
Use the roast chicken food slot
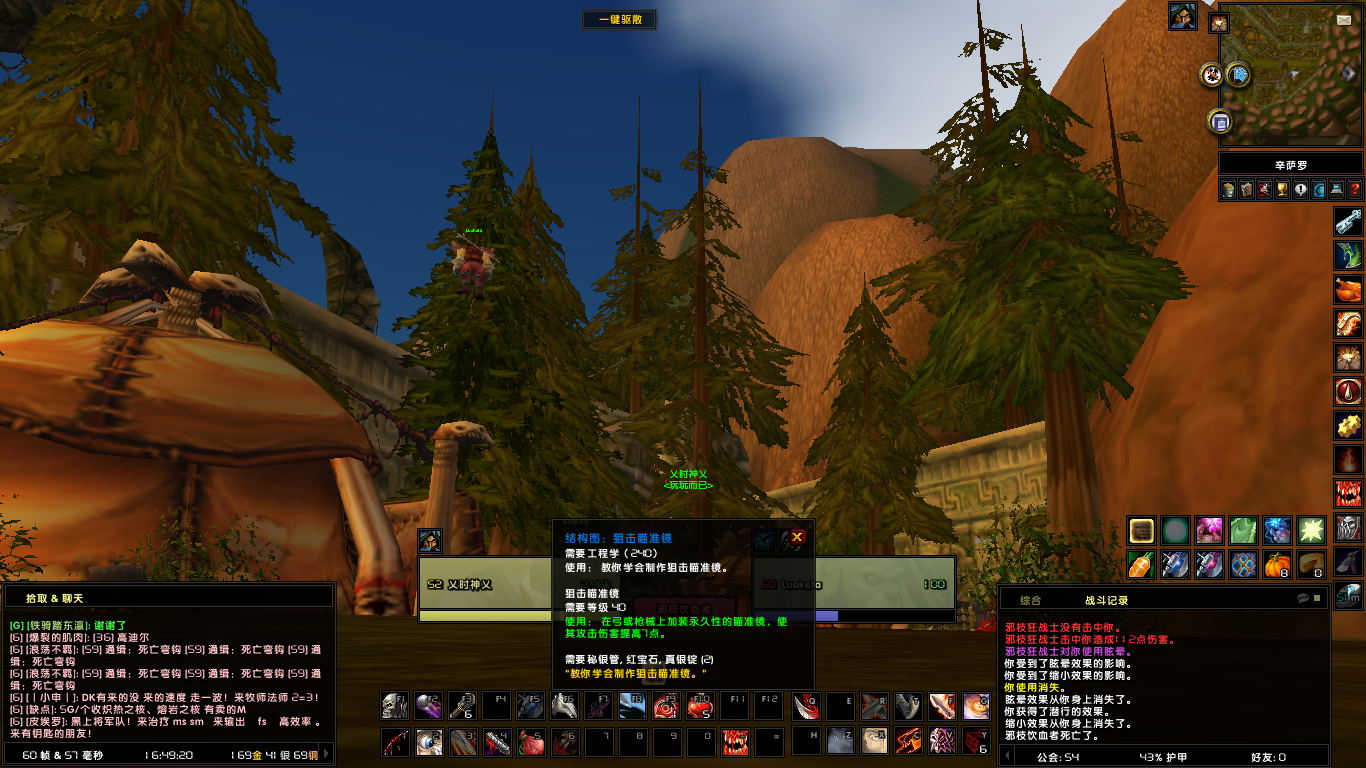point(1349,290)
